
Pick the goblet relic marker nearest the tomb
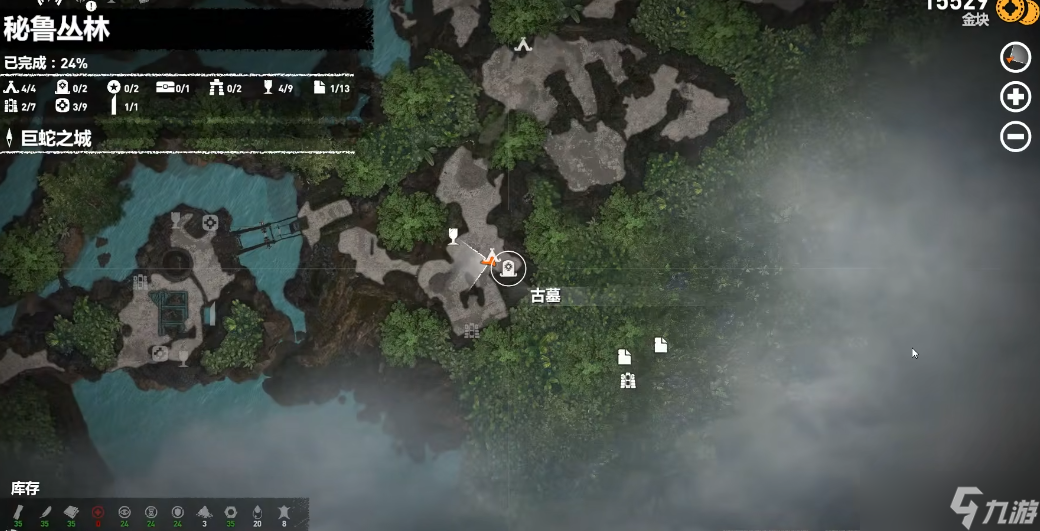click(452, 236)
